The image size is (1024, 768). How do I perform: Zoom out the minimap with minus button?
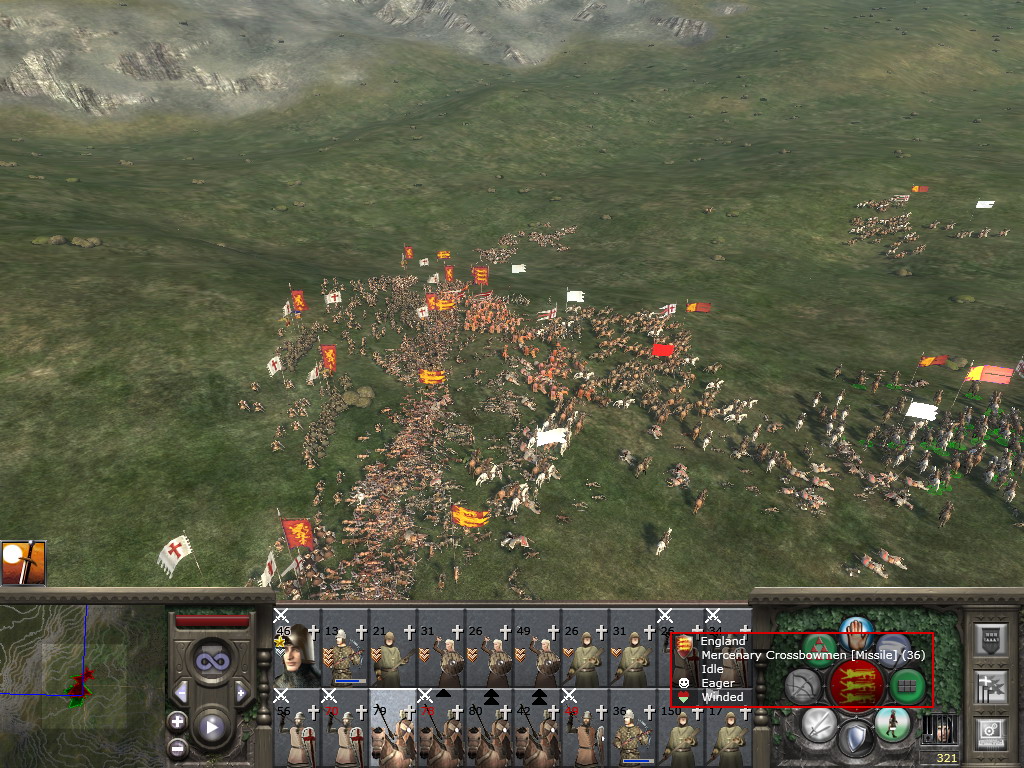[177, 746]
